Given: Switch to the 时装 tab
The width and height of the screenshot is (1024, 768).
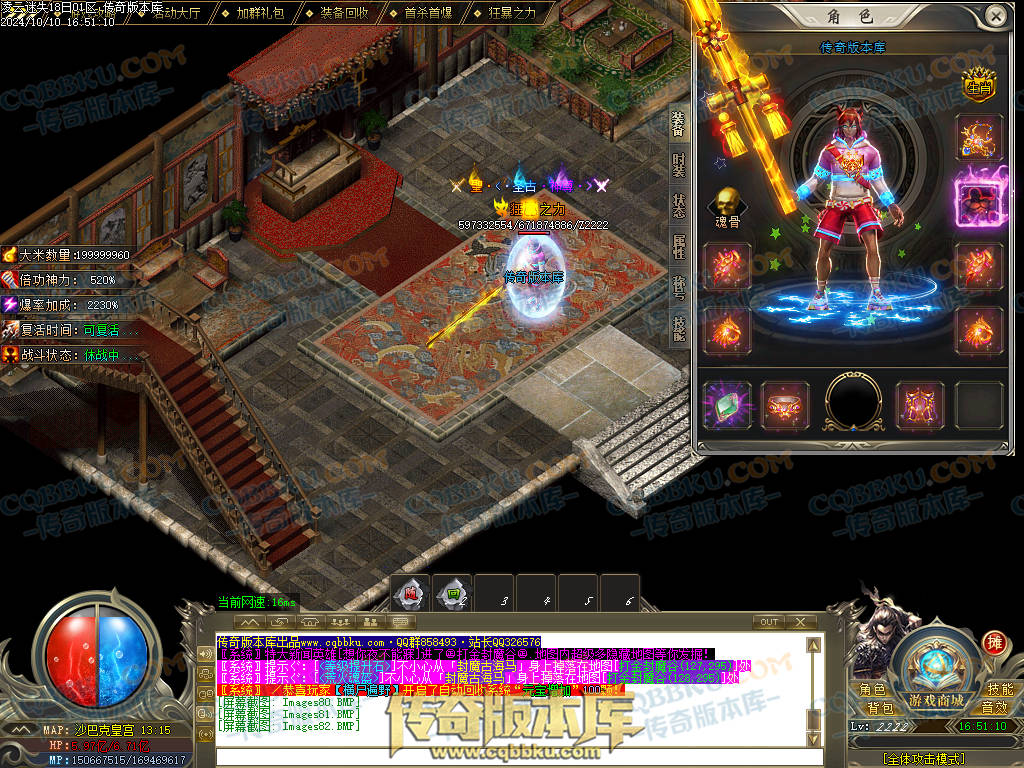Looking at the screenshot, I should click(679, 165).
